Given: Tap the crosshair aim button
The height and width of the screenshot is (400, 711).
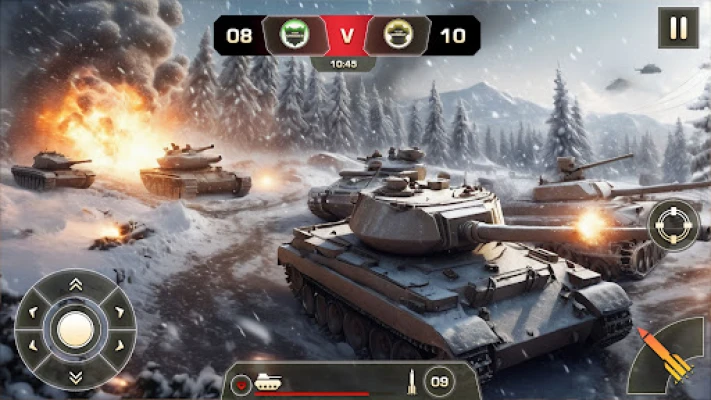Looking at the screenshot, I should click(673, 225).
